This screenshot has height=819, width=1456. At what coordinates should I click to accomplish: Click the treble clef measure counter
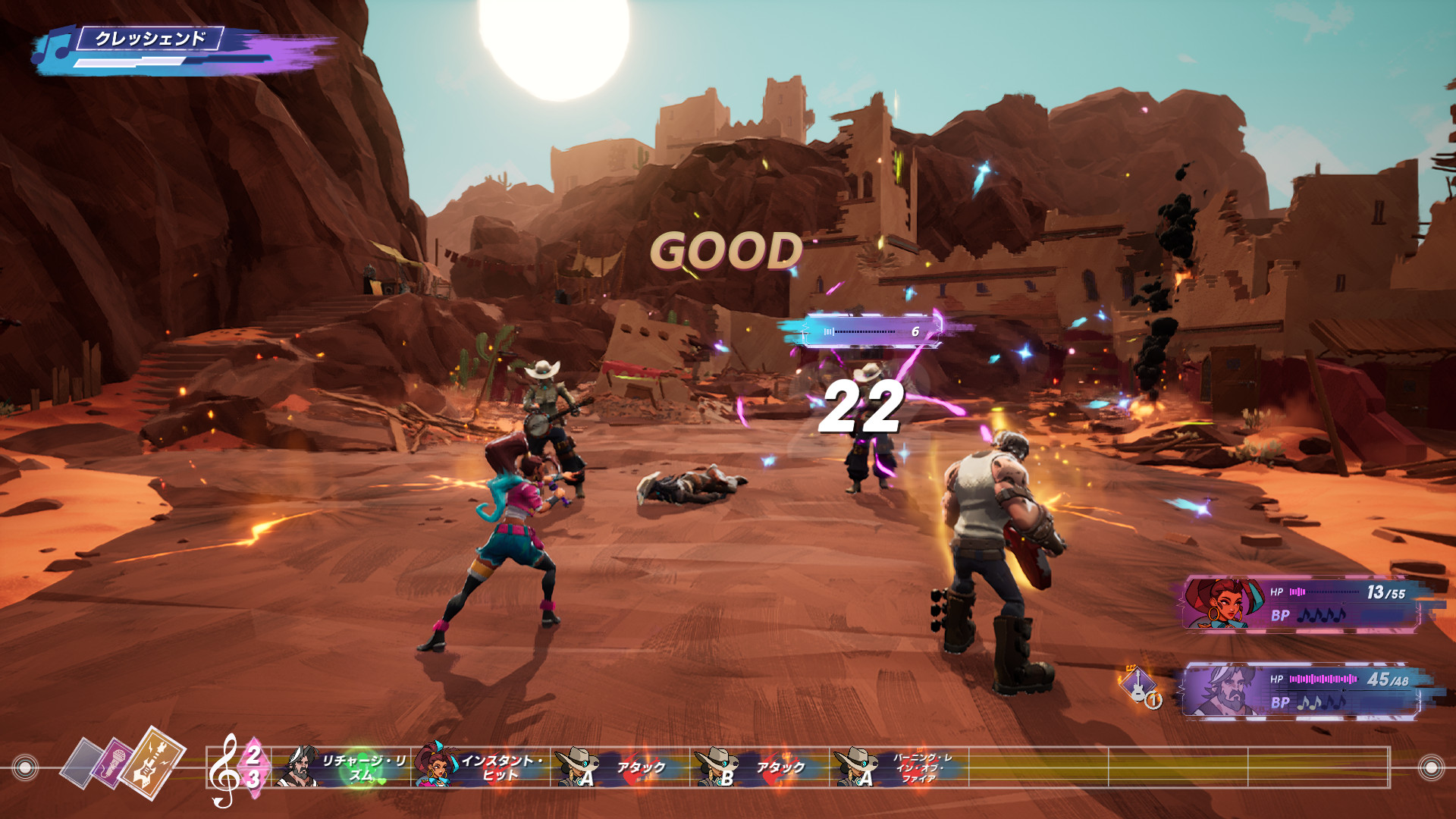click(x=237, y=767)
